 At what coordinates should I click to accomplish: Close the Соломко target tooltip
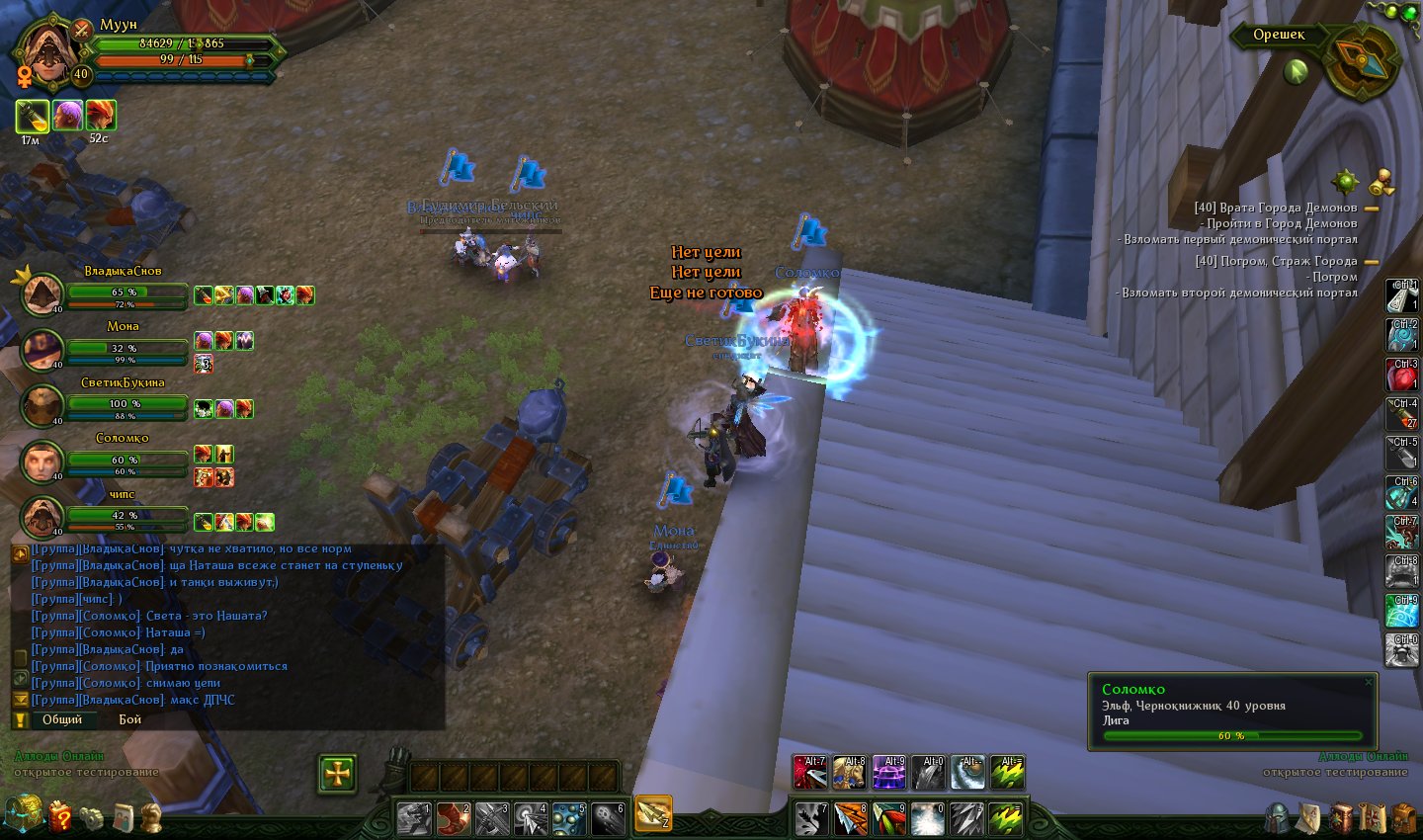click(x=1368, y=682)
